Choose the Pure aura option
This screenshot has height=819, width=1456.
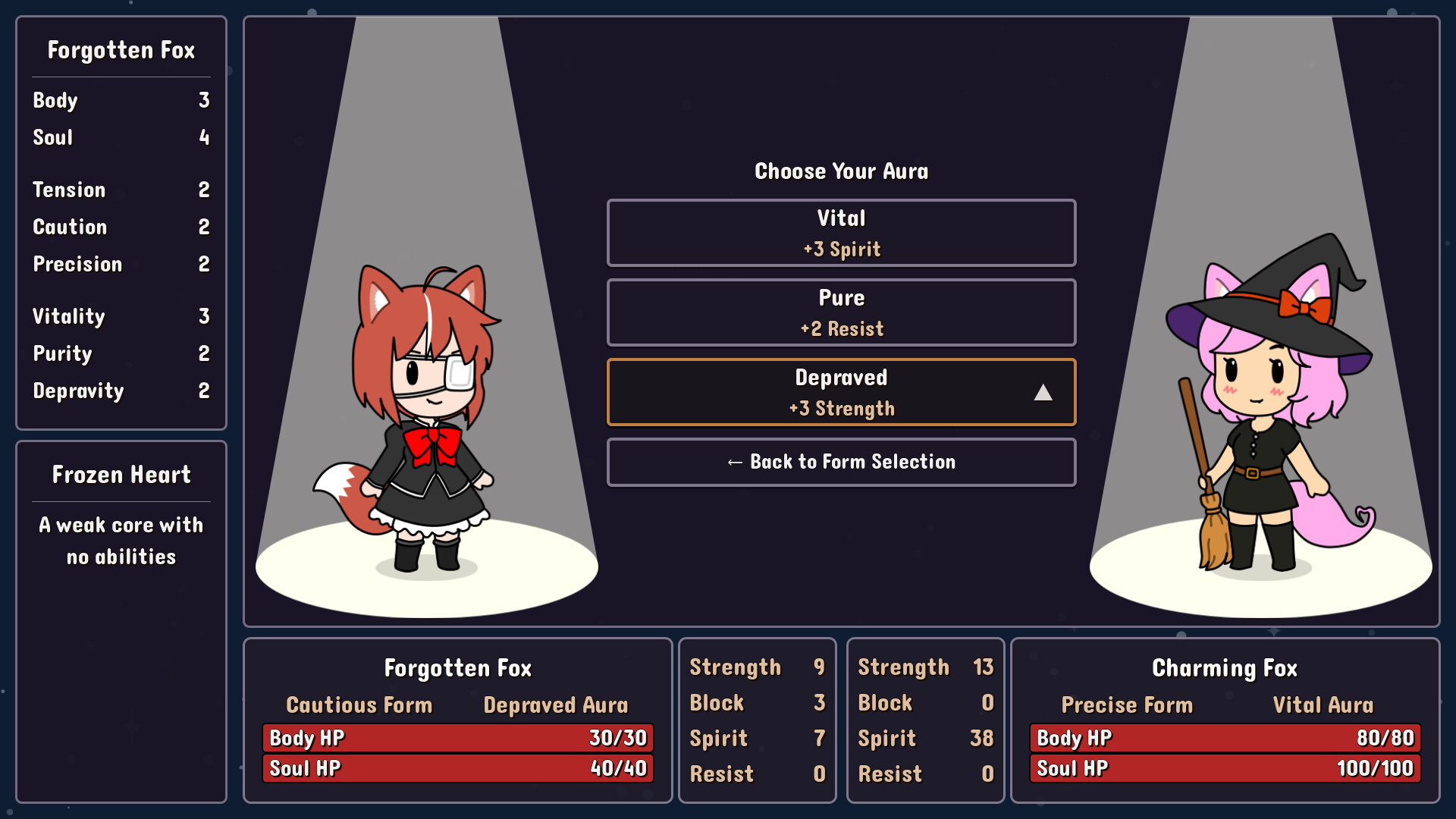point(841,312)
